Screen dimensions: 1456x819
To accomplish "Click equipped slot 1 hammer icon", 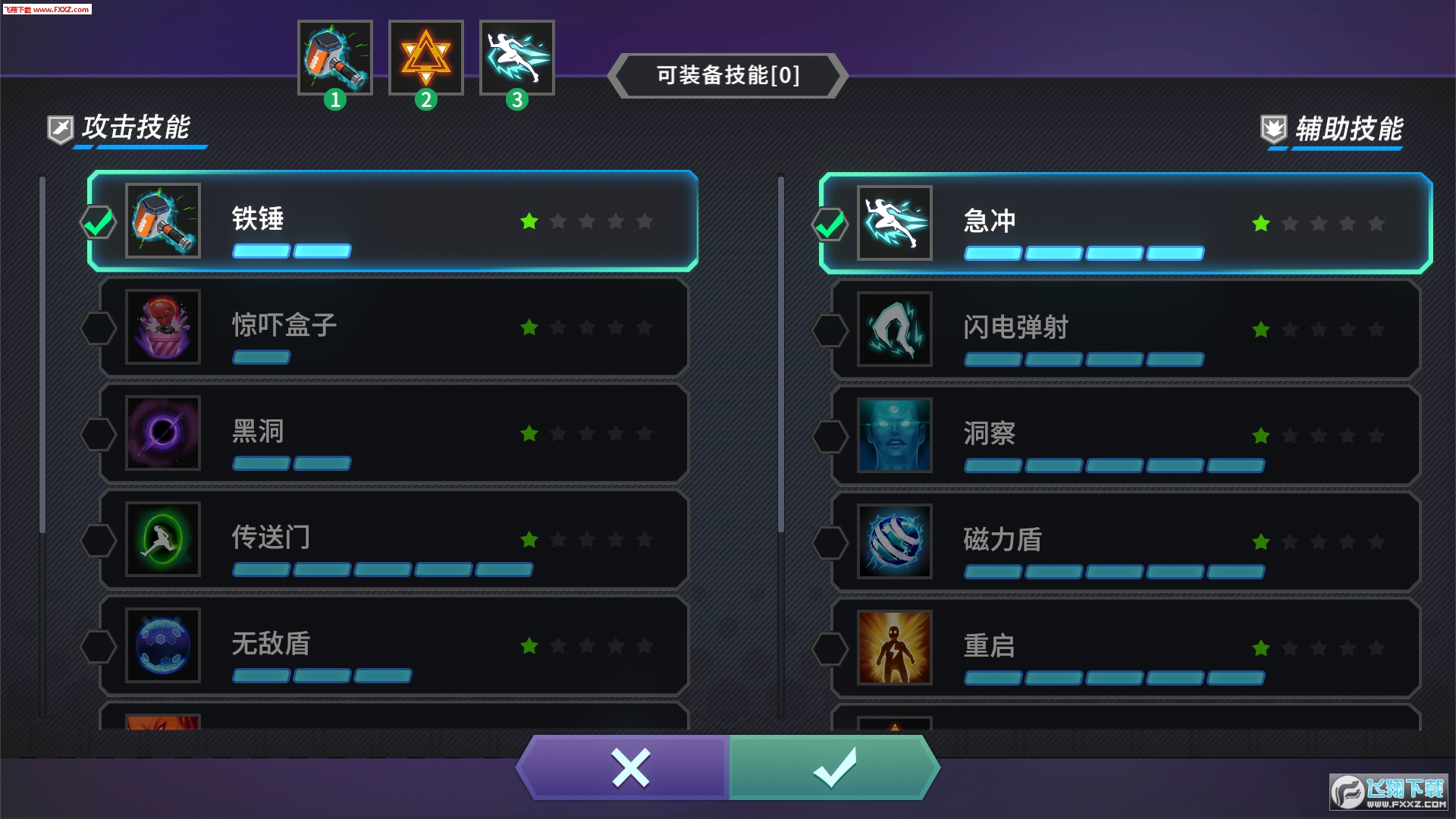I will (x=335, y=58).
